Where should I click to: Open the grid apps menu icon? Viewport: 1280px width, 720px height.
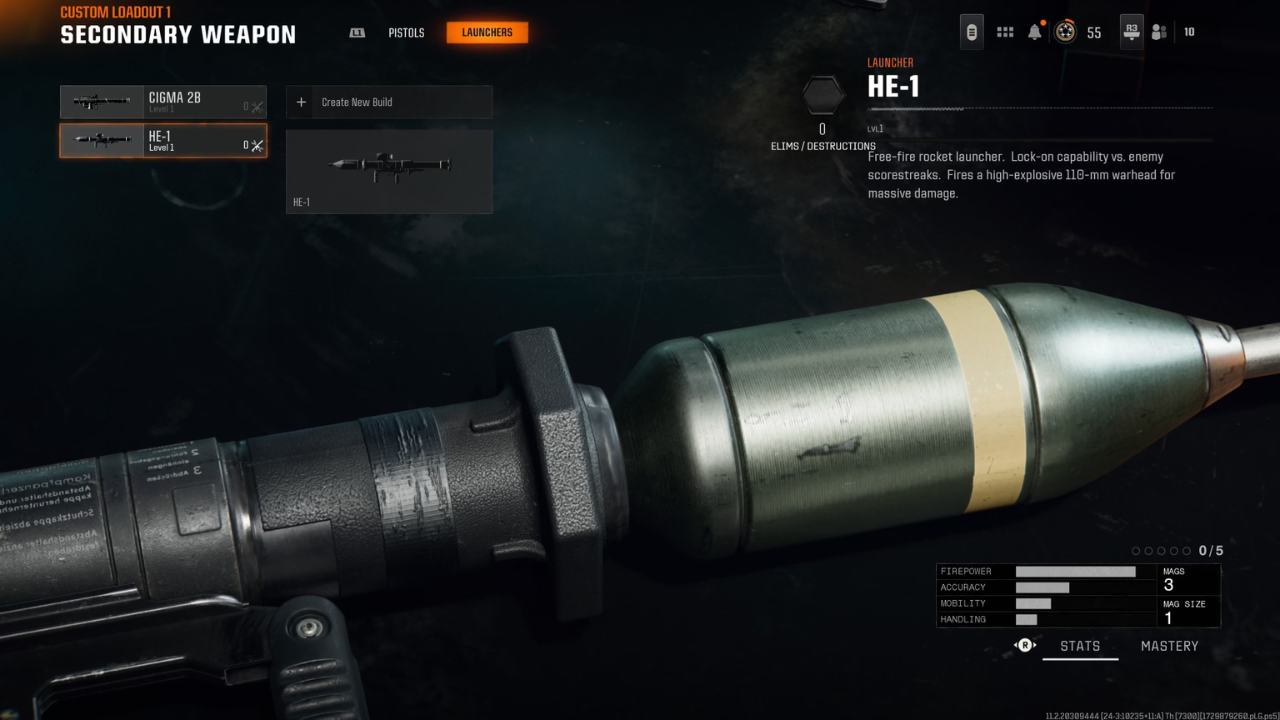pyautogui.click(x=1005, y=32)
